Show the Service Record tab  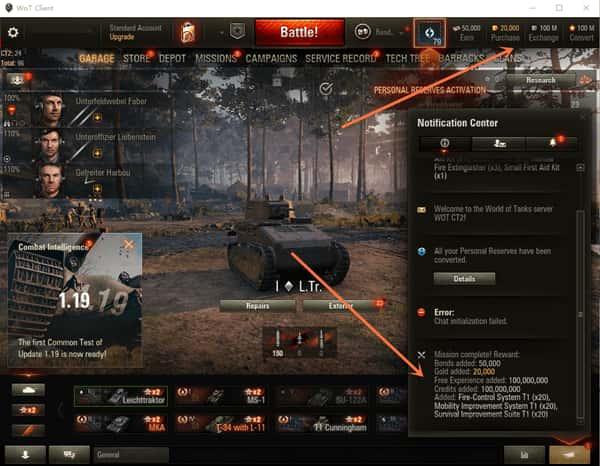(x=342, y=59)
